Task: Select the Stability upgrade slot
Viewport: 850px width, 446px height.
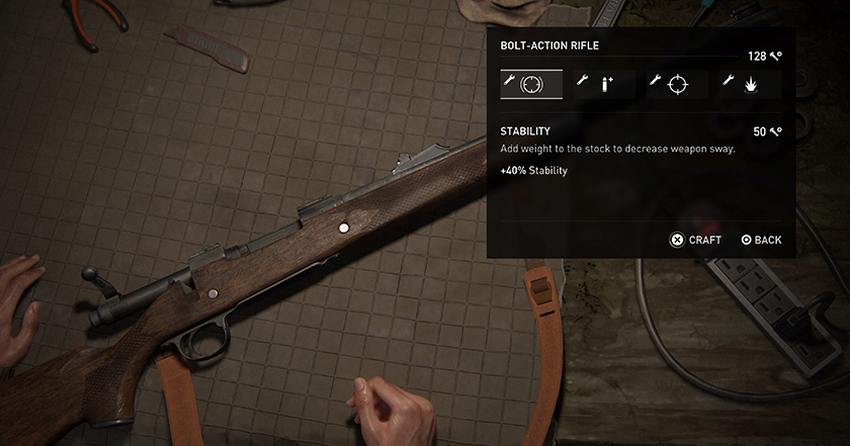Action: pyautogui.click(x=531, y=84)
